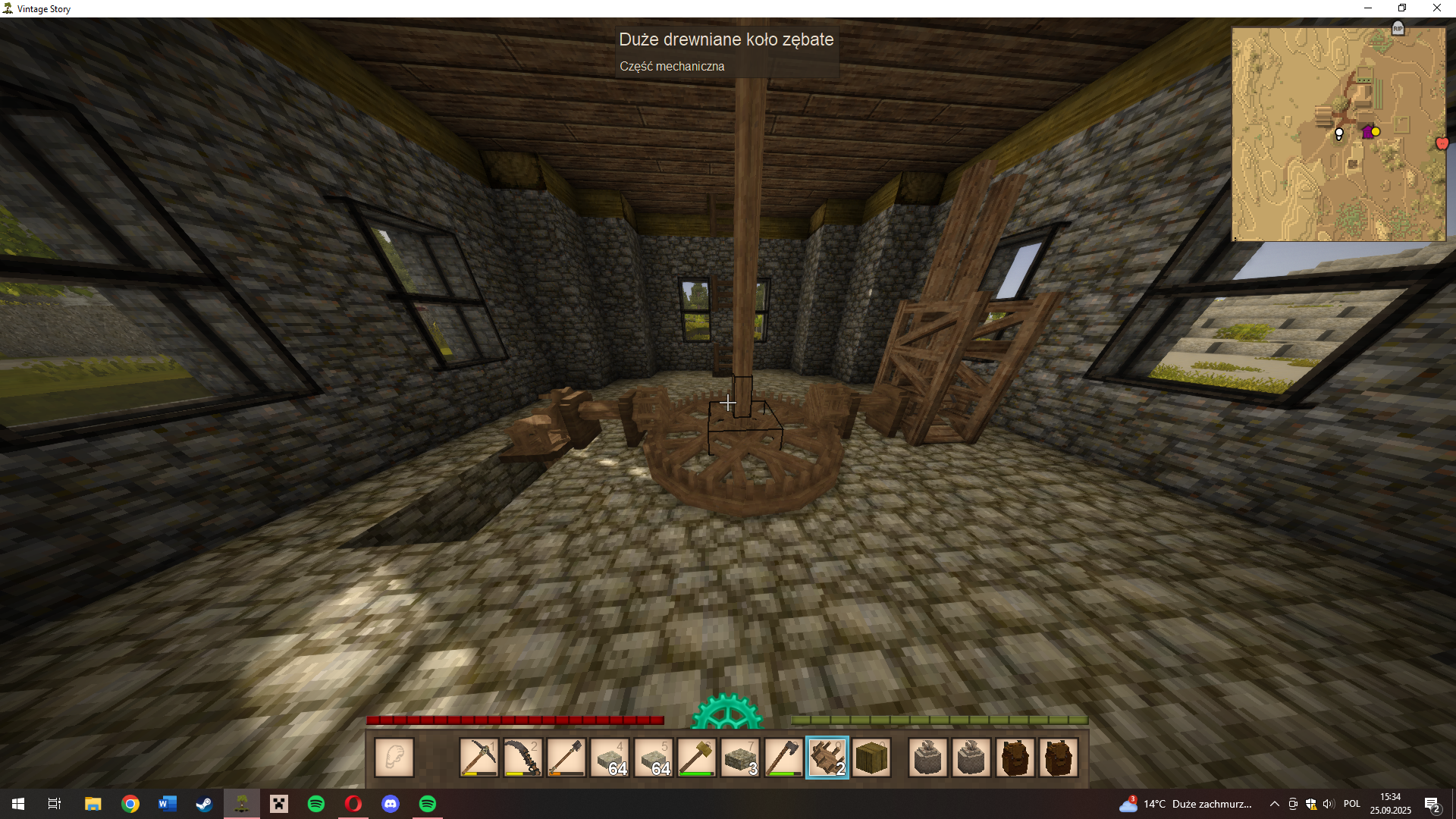Pick the stone slab stack of 3
Screen dimensions: 1456x819
tap(740, 758)
